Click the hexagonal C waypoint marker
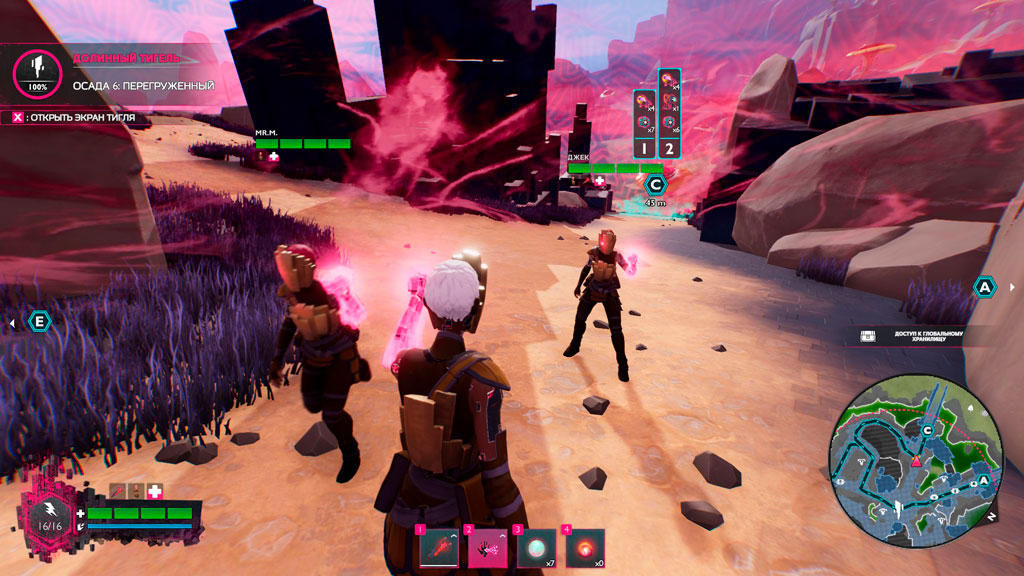 click(x=656, y=184)
